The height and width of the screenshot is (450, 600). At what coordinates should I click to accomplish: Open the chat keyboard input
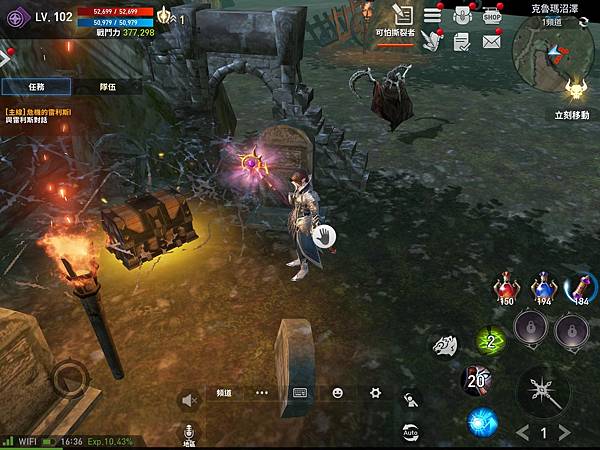click(299, 393)
